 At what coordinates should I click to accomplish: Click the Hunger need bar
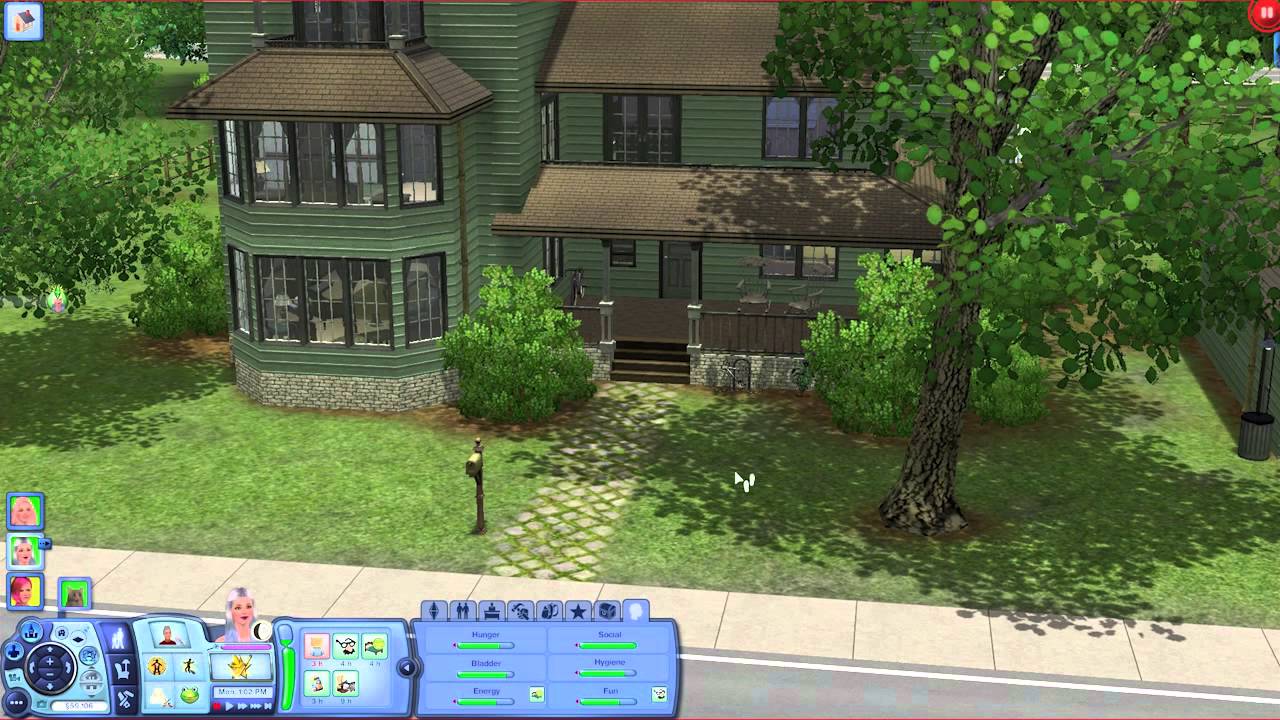[486, 645]
